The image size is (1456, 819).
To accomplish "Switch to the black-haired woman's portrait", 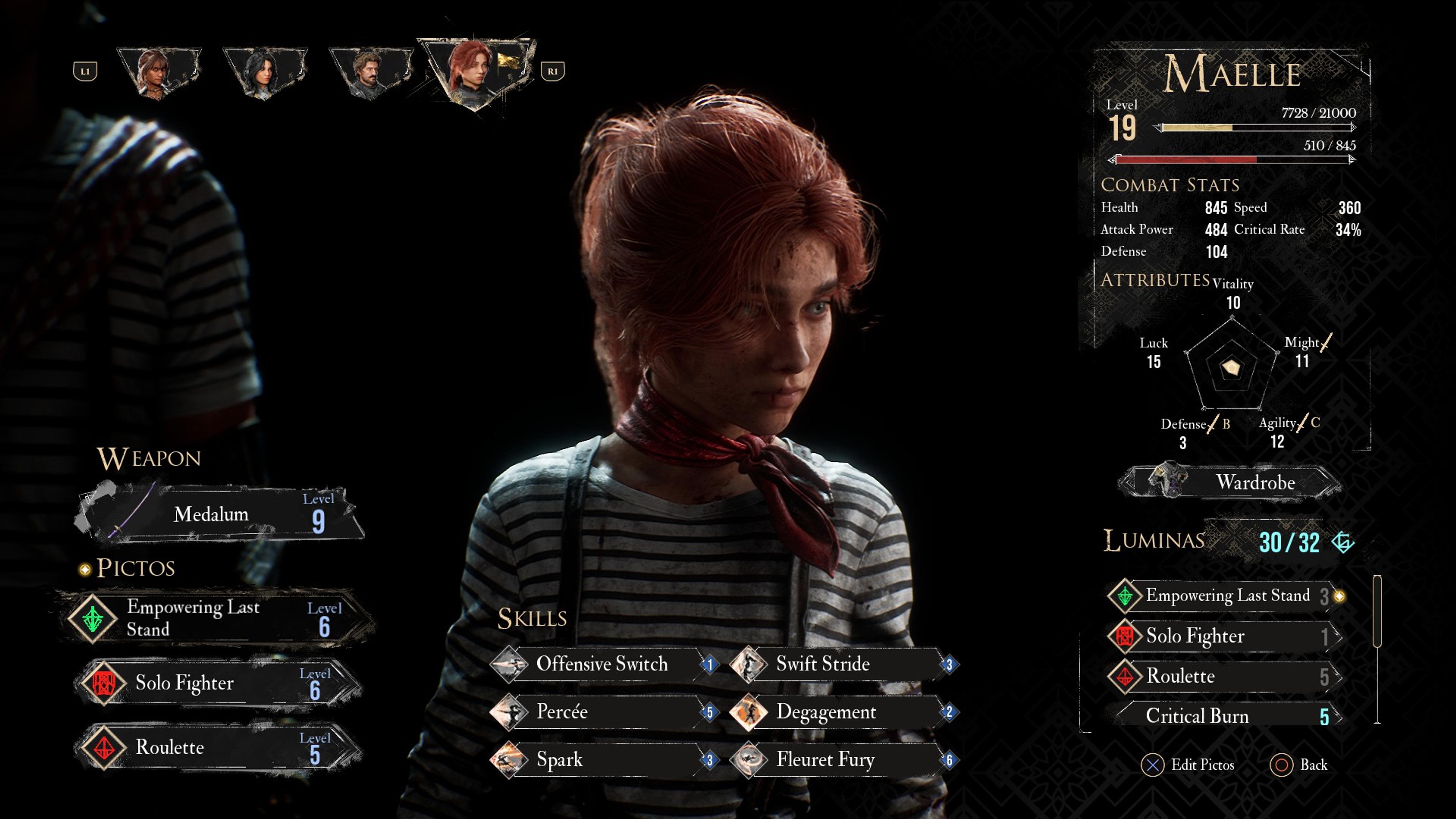I will (x=265, y=72).
